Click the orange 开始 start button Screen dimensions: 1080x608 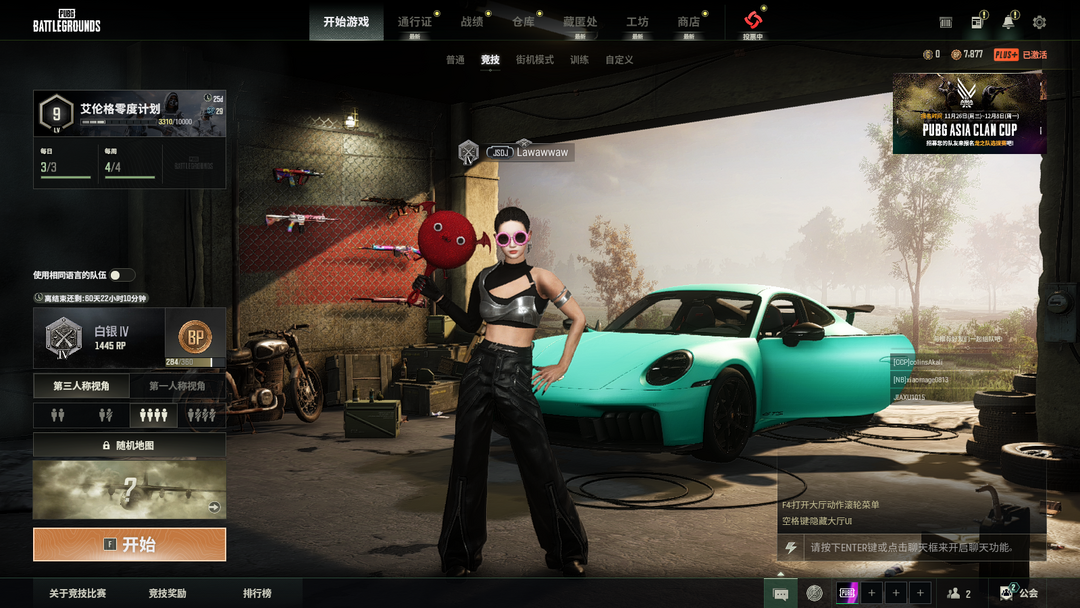(x=129, y=545)
